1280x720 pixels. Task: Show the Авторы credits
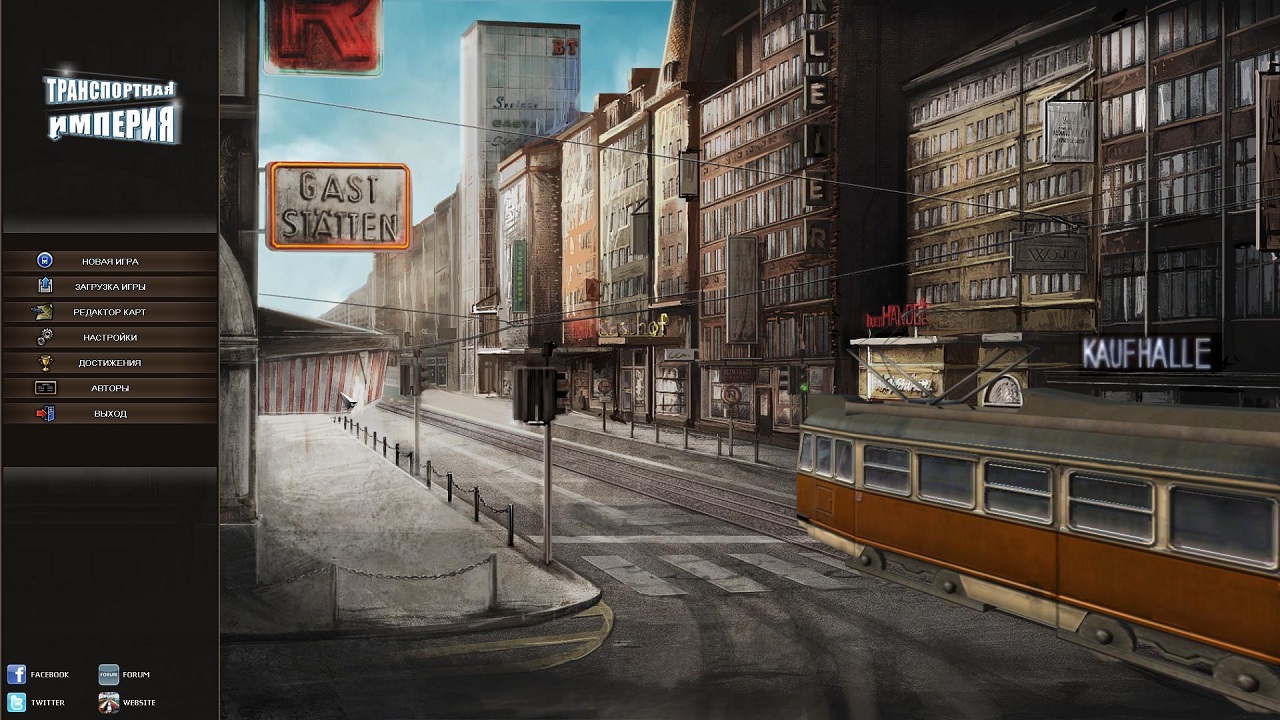click(x=110, y=388)
